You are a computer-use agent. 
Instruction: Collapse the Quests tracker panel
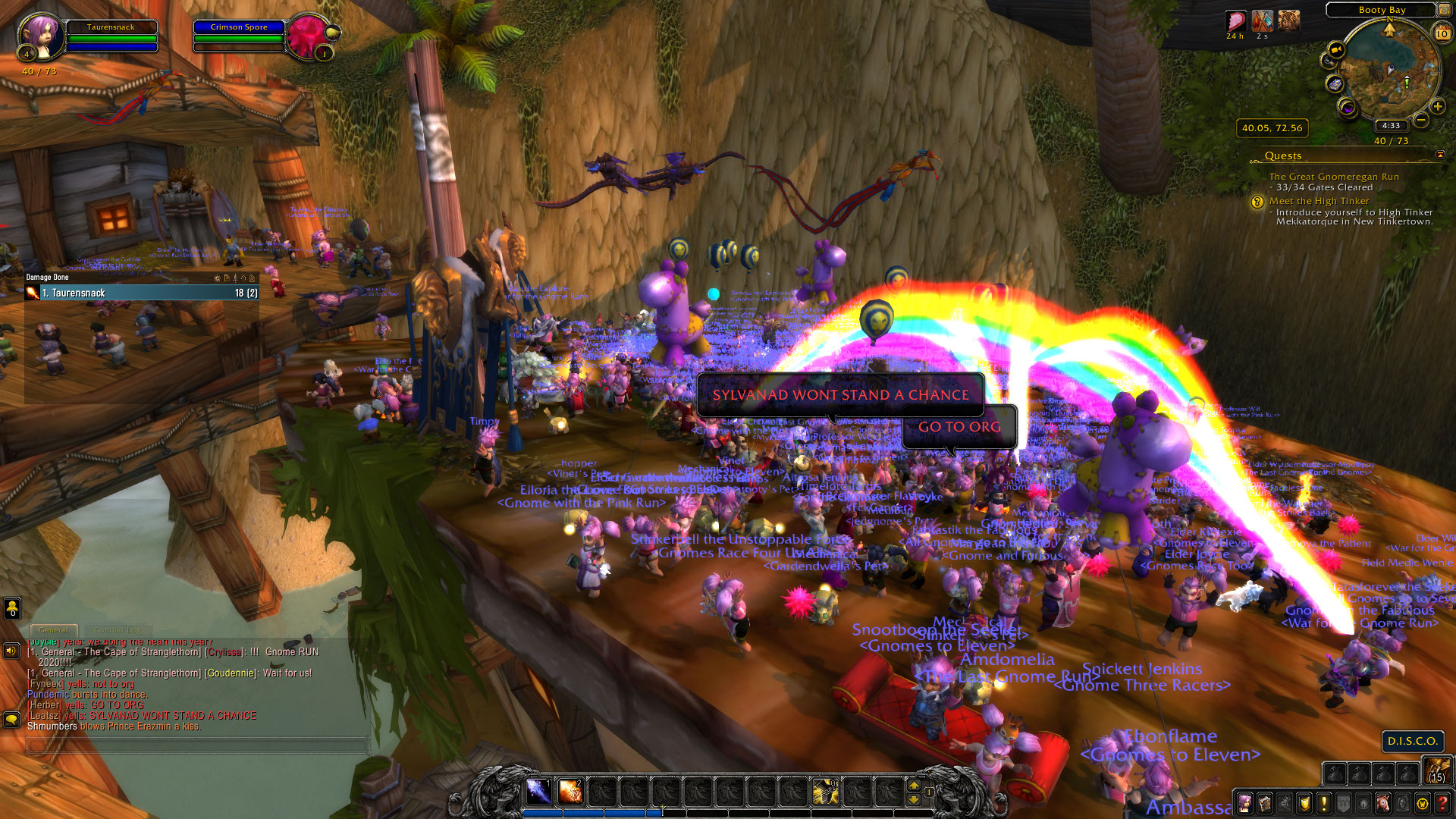(x=1440, y=155)
